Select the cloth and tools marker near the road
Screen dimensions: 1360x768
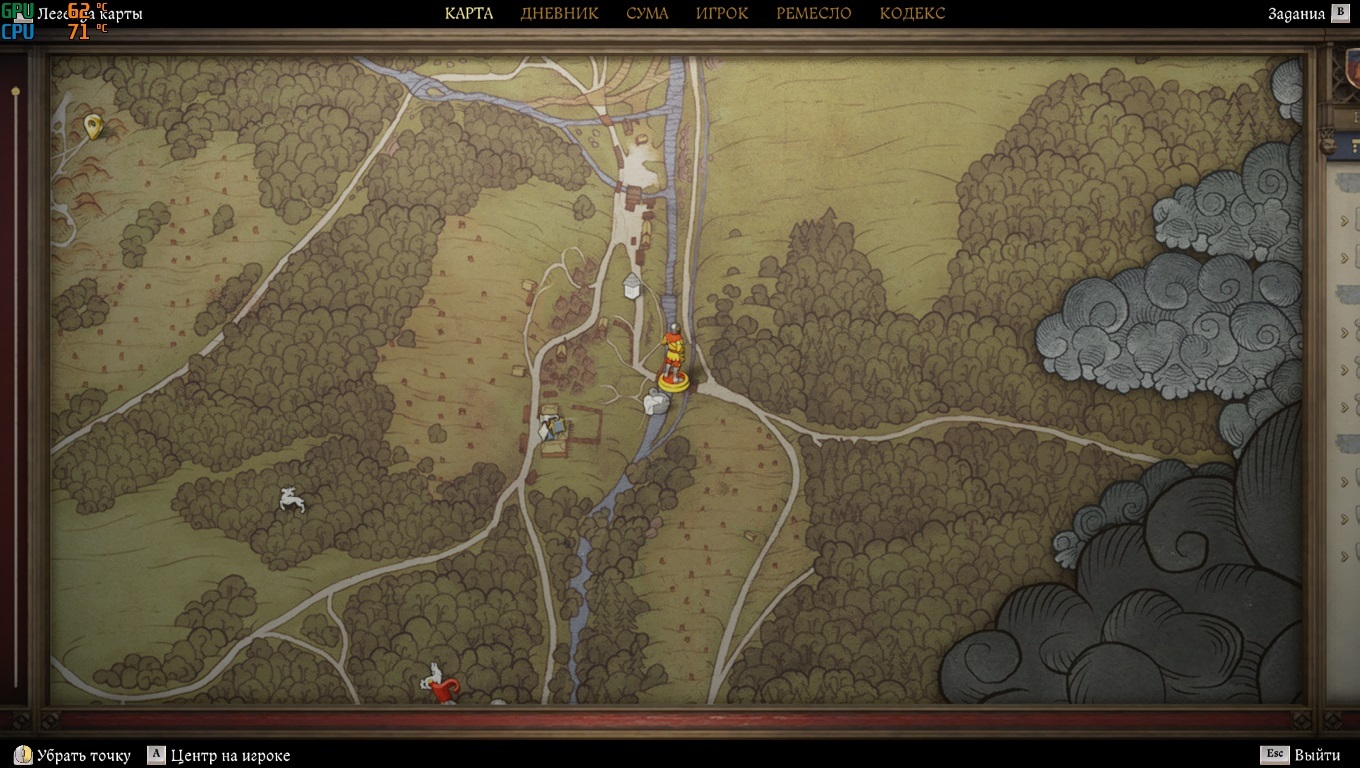[x=551, y=426]
